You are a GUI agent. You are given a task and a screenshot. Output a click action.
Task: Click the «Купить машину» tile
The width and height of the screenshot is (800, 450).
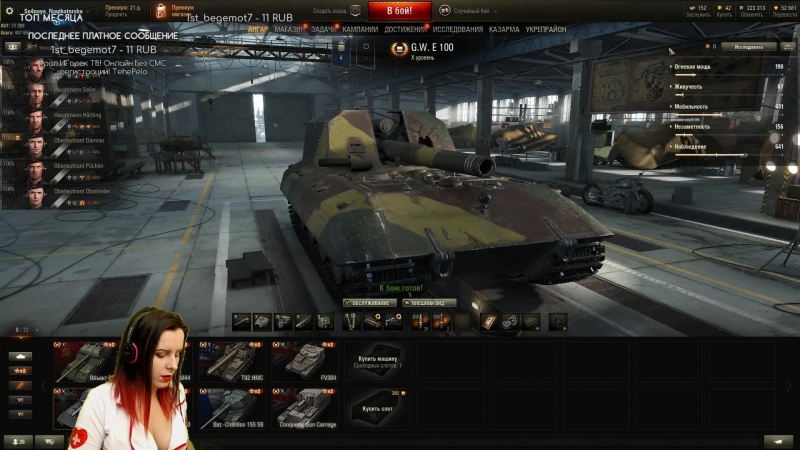[379, 362]
